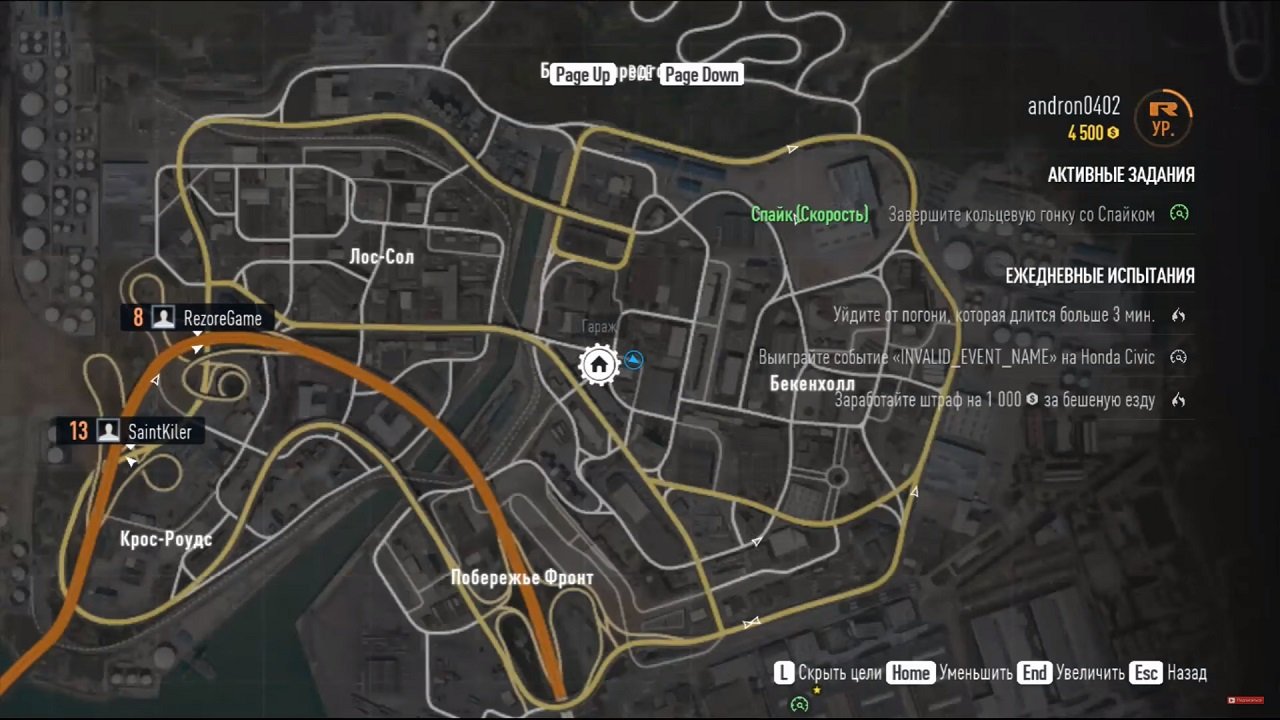This screenshot has height=720, width=1280.
Task: Click the speedometer icon for the Honda Civic event challenge
Action: 1178,357
